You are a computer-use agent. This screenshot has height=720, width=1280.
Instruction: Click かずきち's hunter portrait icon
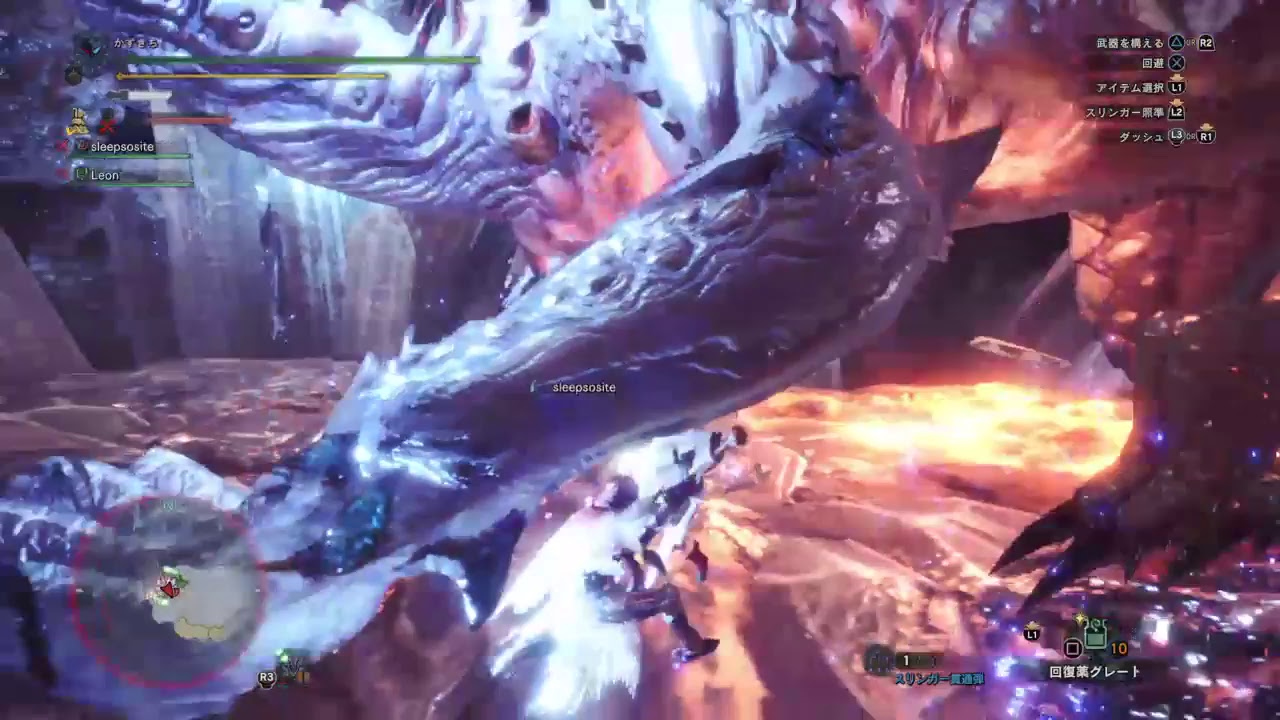[x=90, y=48]
